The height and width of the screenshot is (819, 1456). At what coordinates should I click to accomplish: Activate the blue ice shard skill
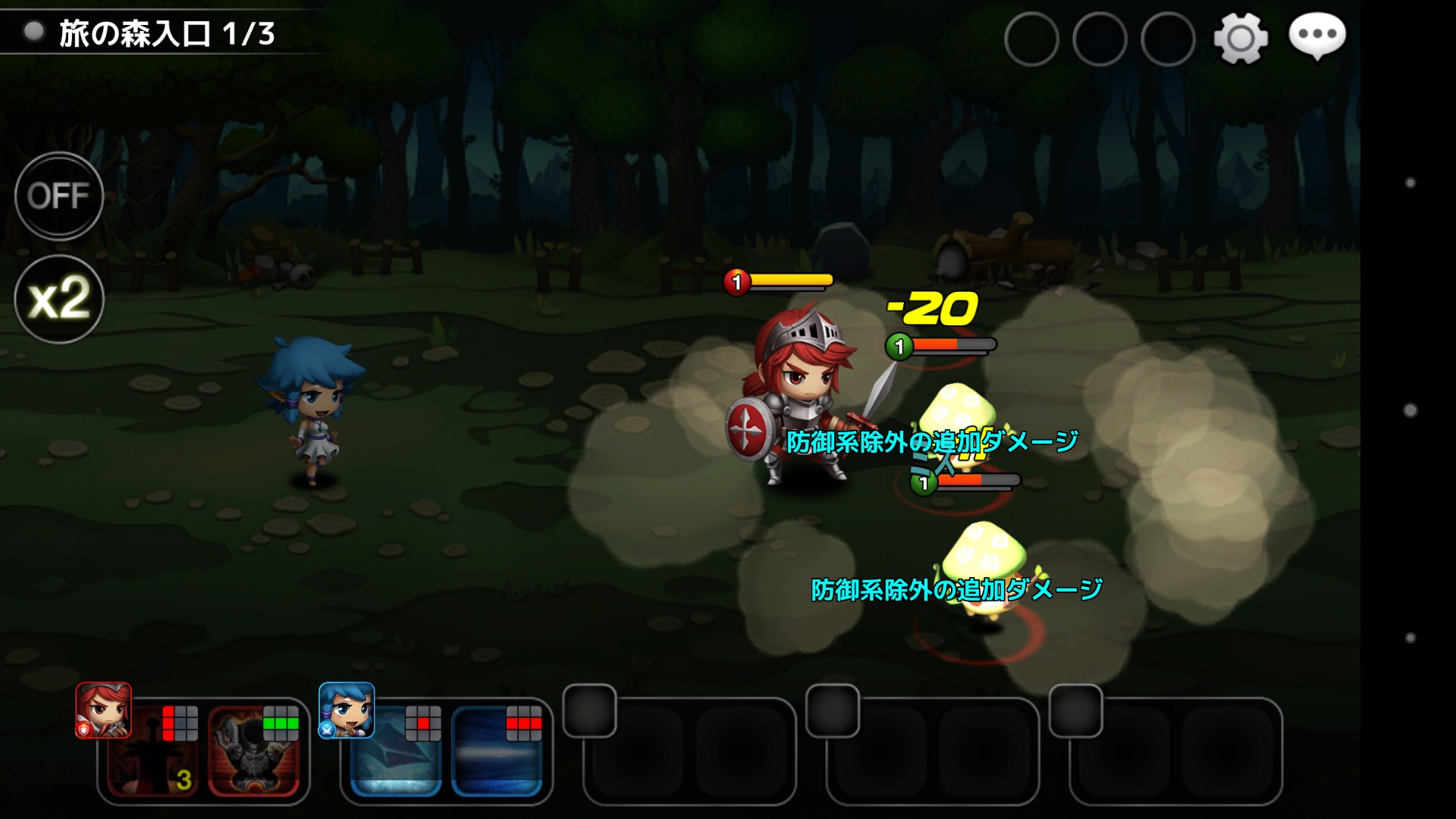[396, 752]
